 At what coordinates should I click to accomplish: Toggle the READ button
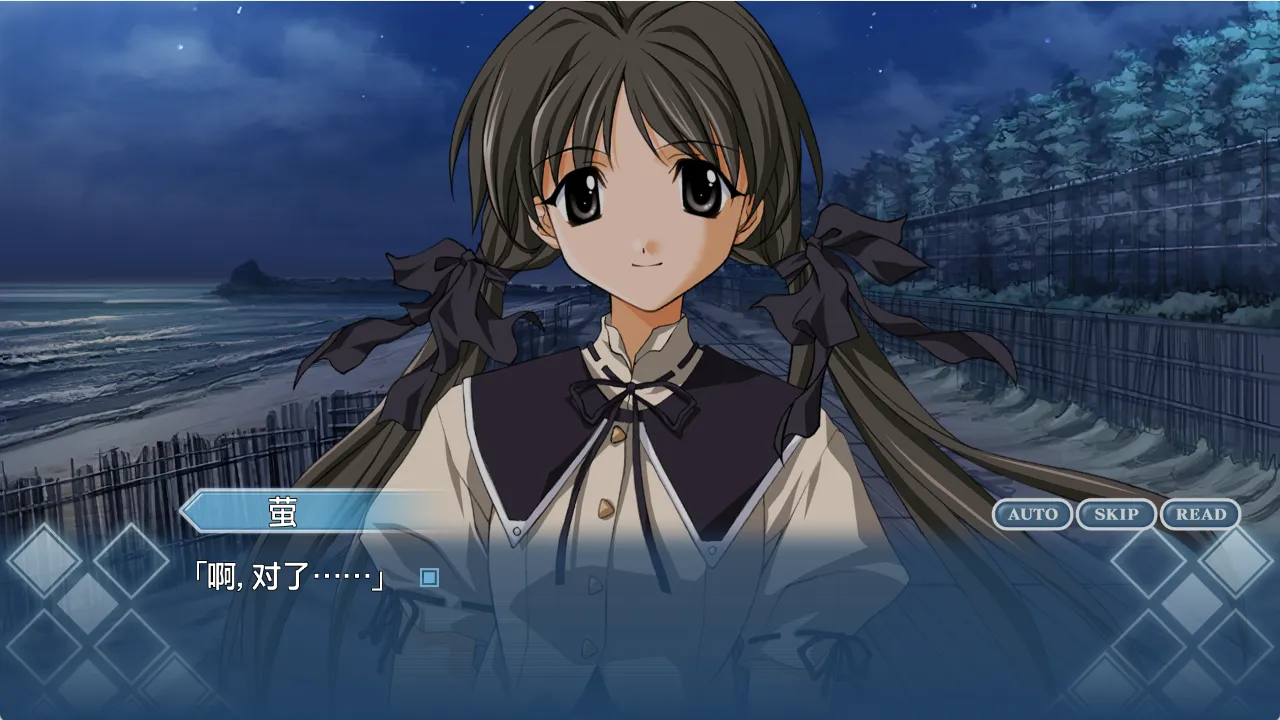coord(1200,514)
